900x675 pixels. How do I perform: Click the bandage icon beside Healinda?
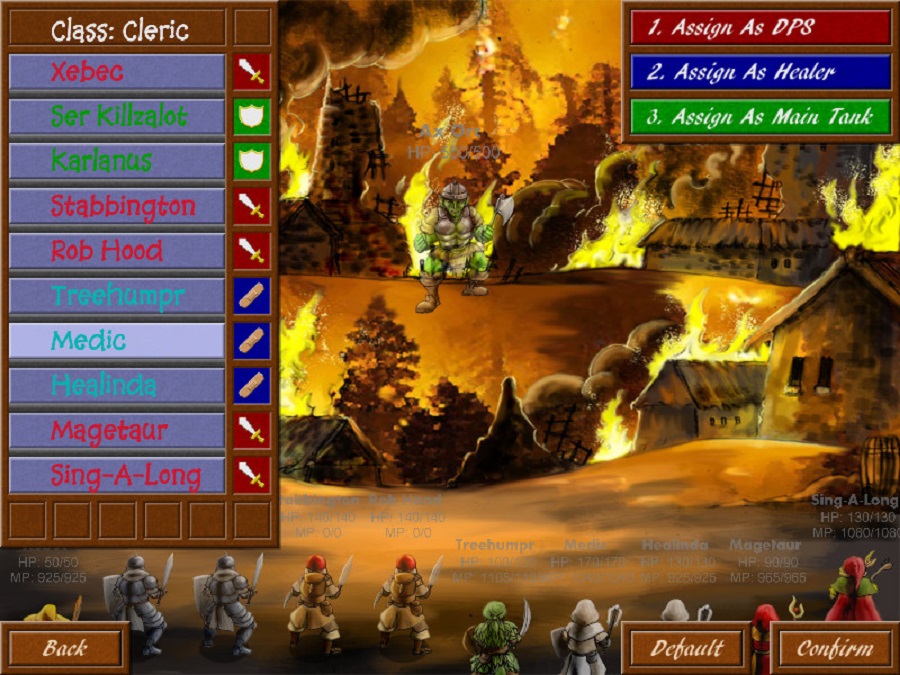[252, 385]
